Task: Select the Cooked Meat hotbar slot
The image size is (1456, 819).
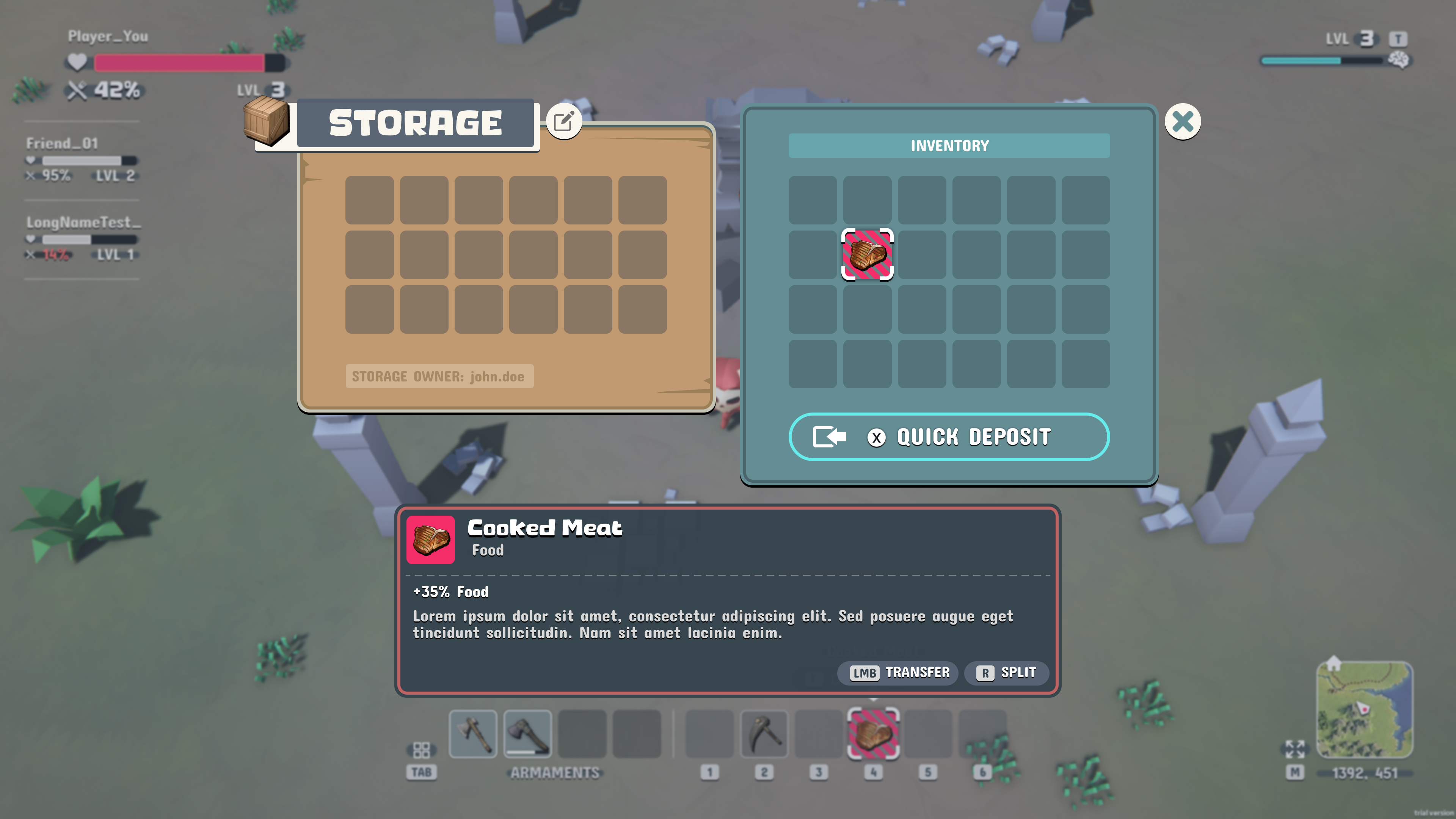Action: pos(873,734)
